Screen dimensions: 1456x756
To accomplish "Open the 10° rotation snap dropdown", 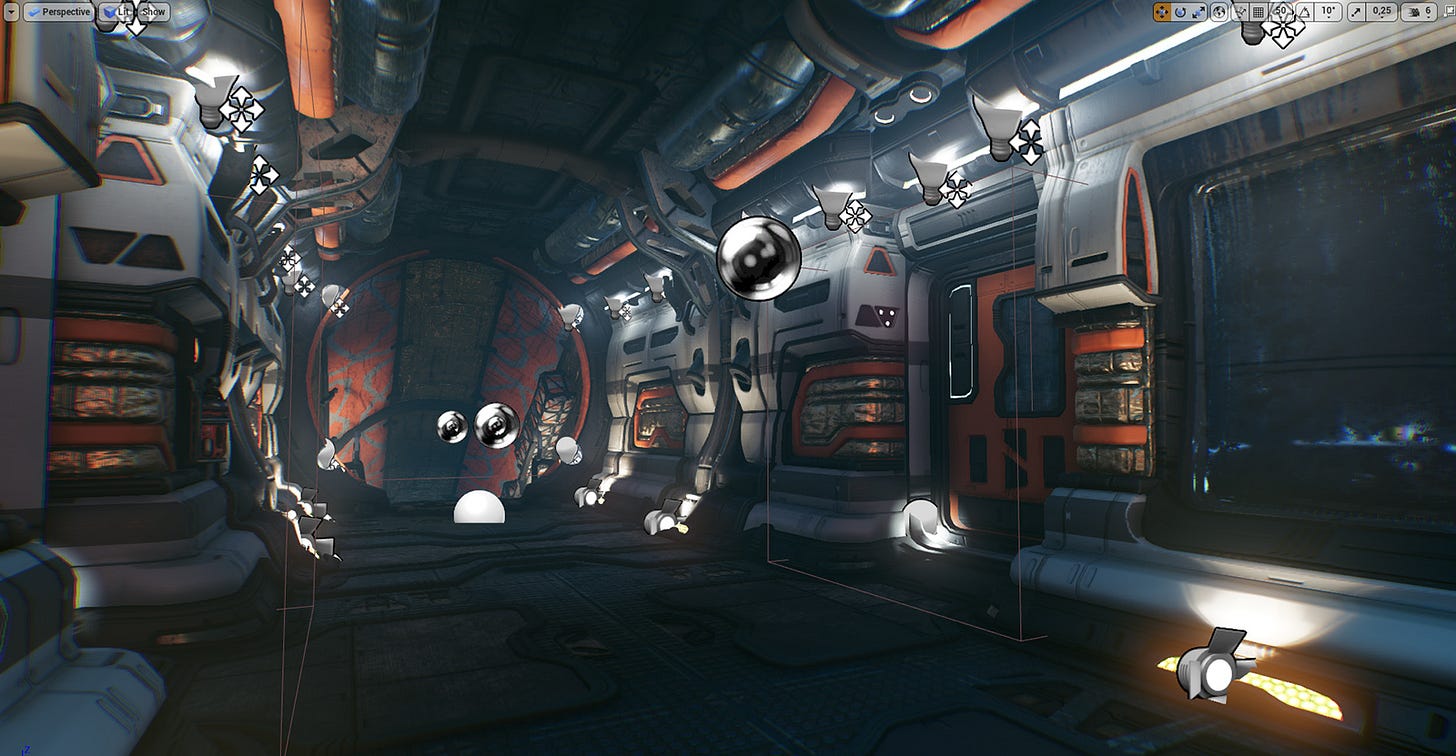I will pos(1328,12).
